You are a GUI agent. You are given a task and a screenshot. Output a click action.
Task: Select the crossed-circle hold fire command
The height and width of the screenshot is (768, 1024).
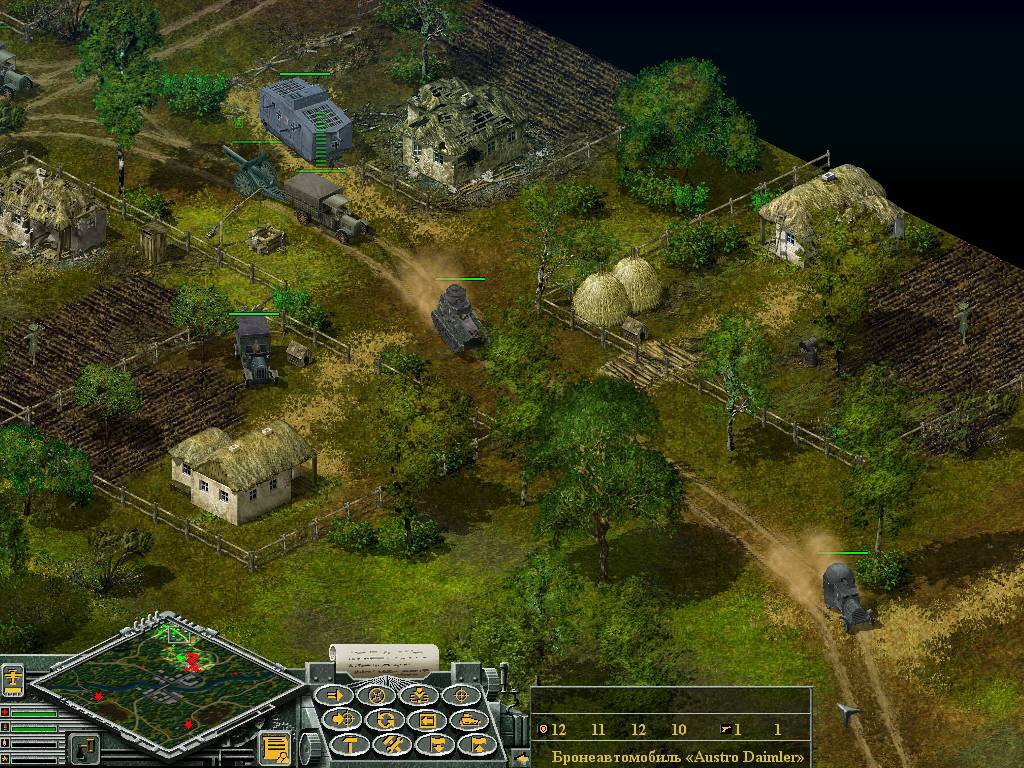[x=377, y=695]
